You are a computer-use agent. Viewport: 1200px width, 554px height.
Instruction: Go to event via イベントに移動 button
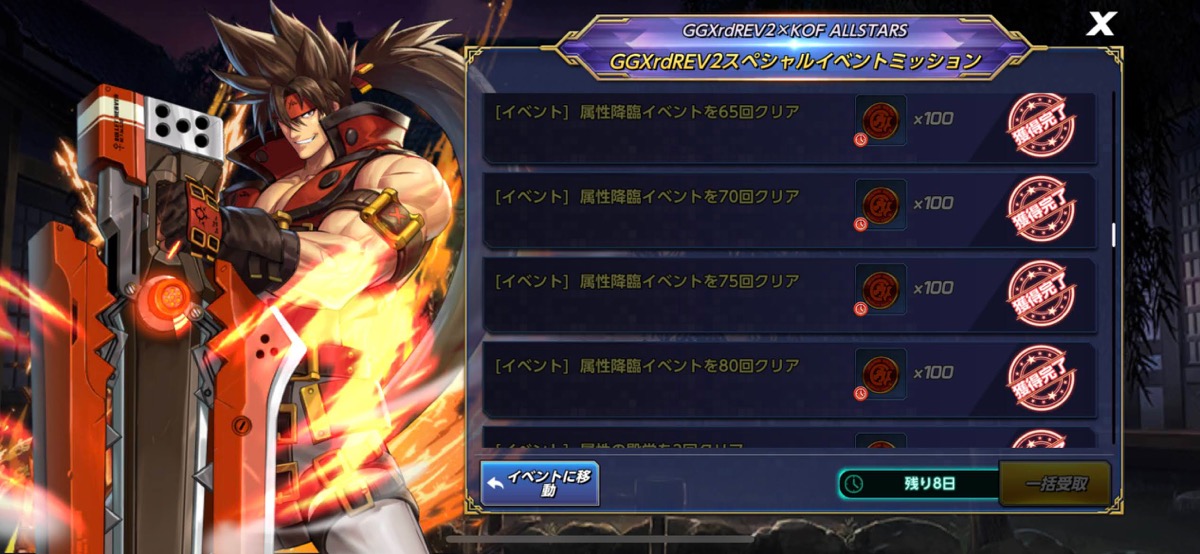(540, 483)
